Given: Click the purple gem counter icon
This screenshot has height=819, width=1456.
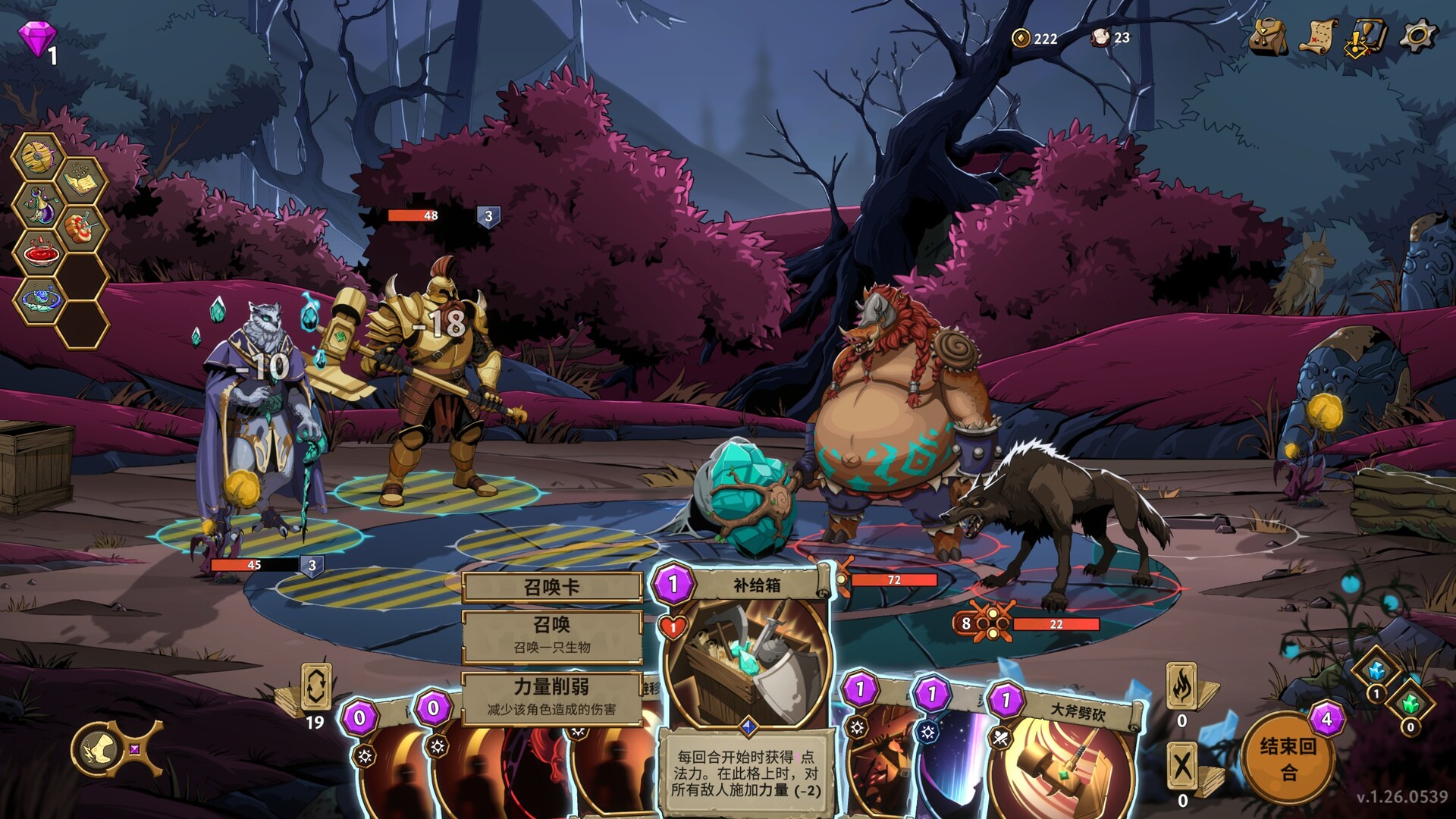Looking at the screenshot, I should click(x=38, y=38).
